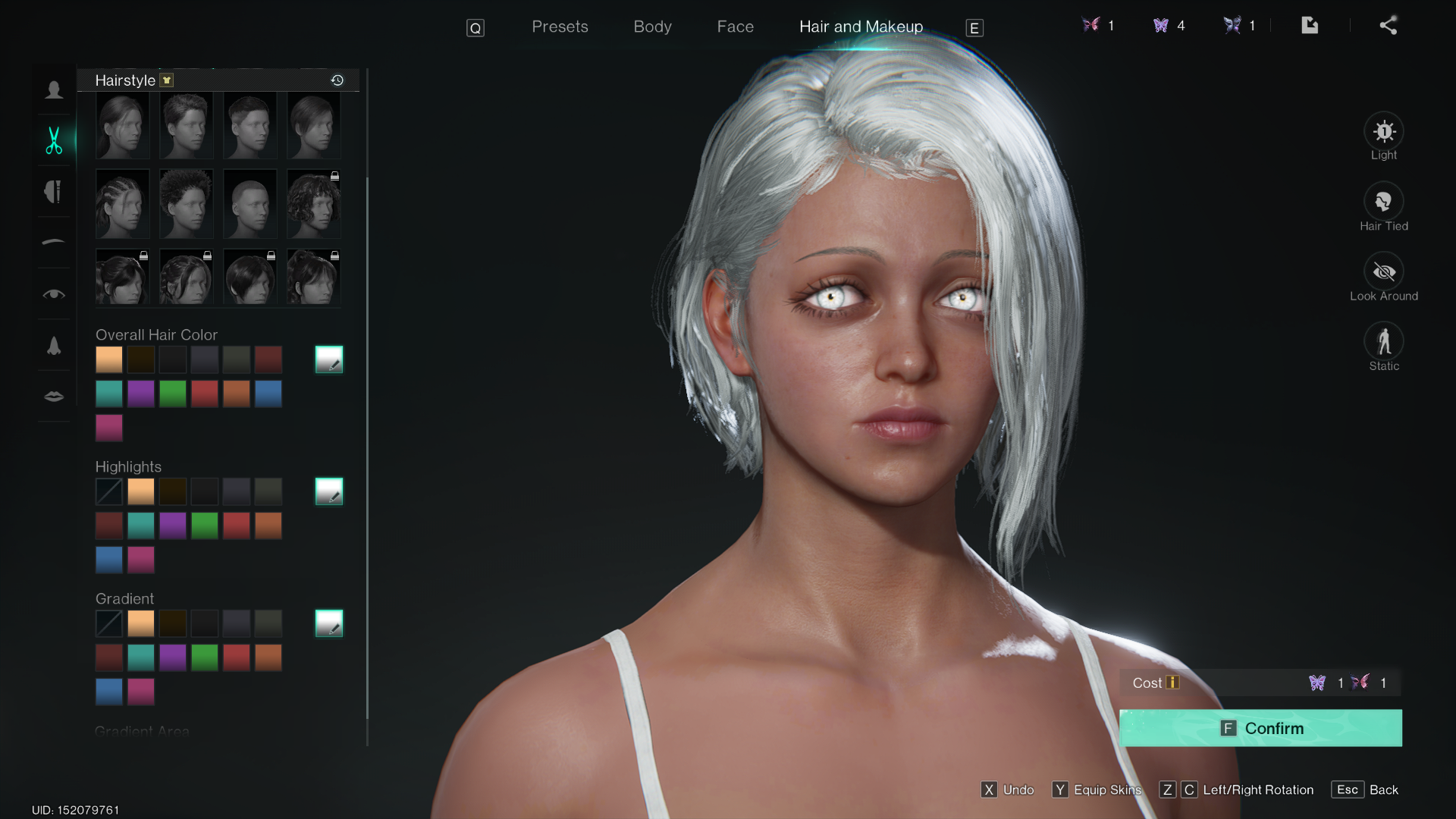The width and height of the screenshot is (1456, 819).
Task: Toggle the Hair Tied option
Action: coord(1383,202)
